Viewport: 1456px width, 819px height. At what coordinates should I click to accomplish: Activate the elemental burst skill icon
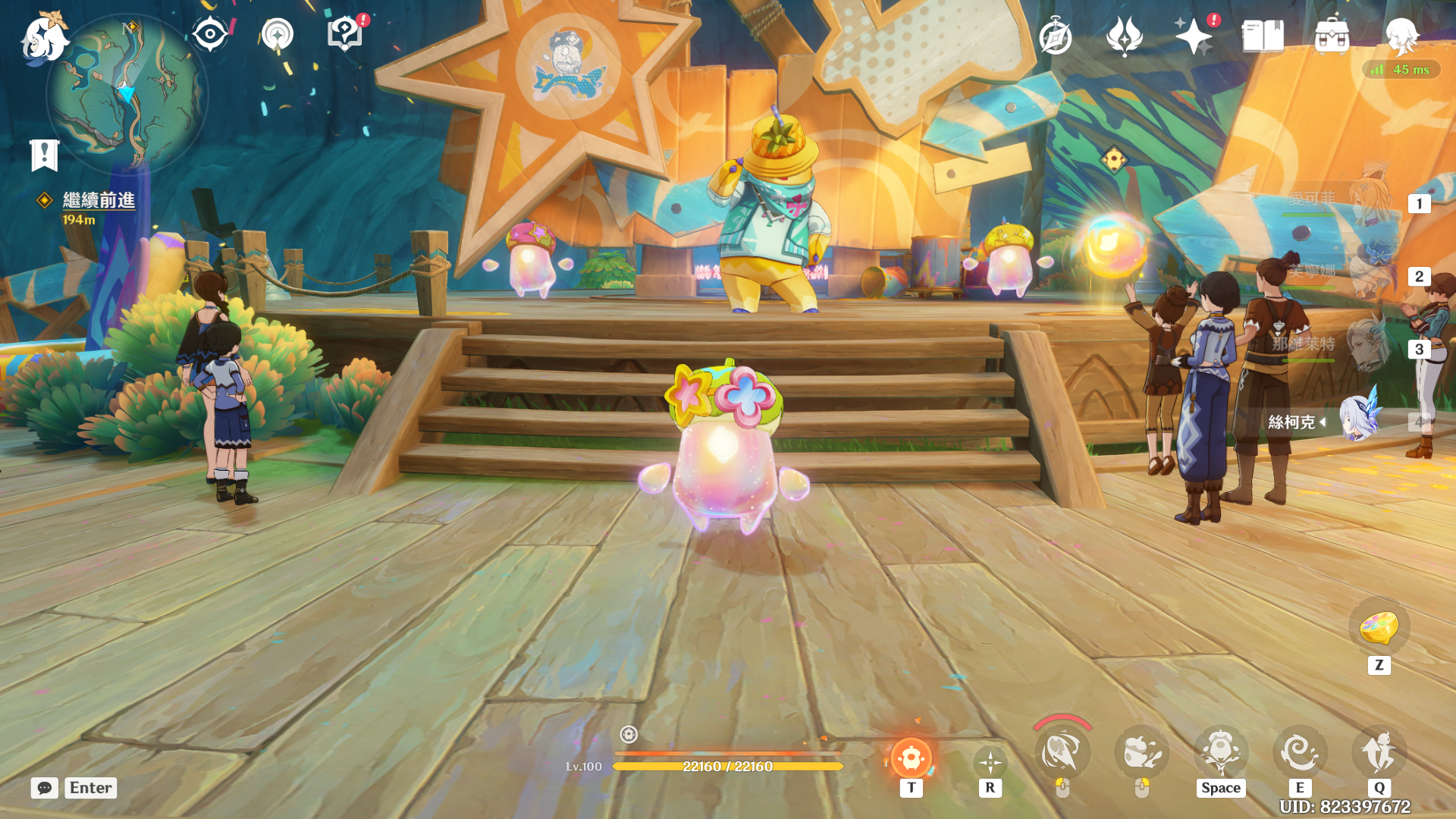pos(1379,752)
